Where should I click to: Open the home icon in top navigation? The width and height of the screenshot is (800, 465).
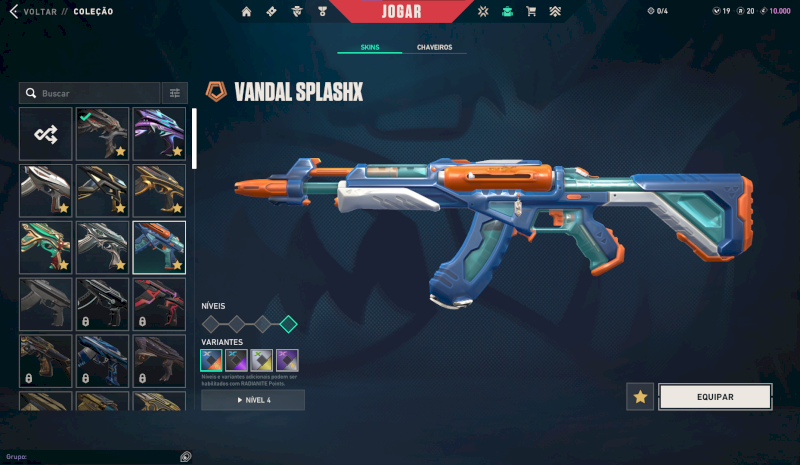click(x=247, y=12)
